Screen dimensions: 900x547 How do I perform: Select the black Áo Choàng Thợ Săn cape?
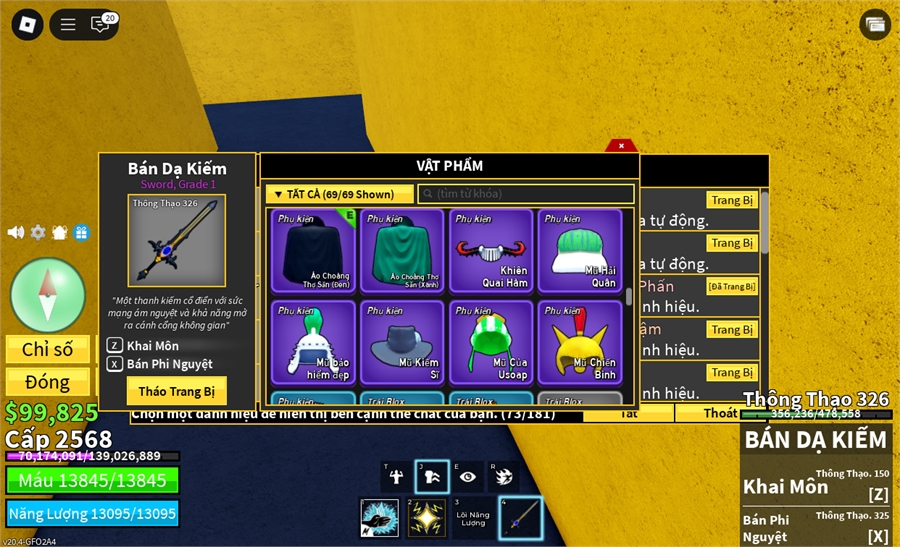[313, 249]
